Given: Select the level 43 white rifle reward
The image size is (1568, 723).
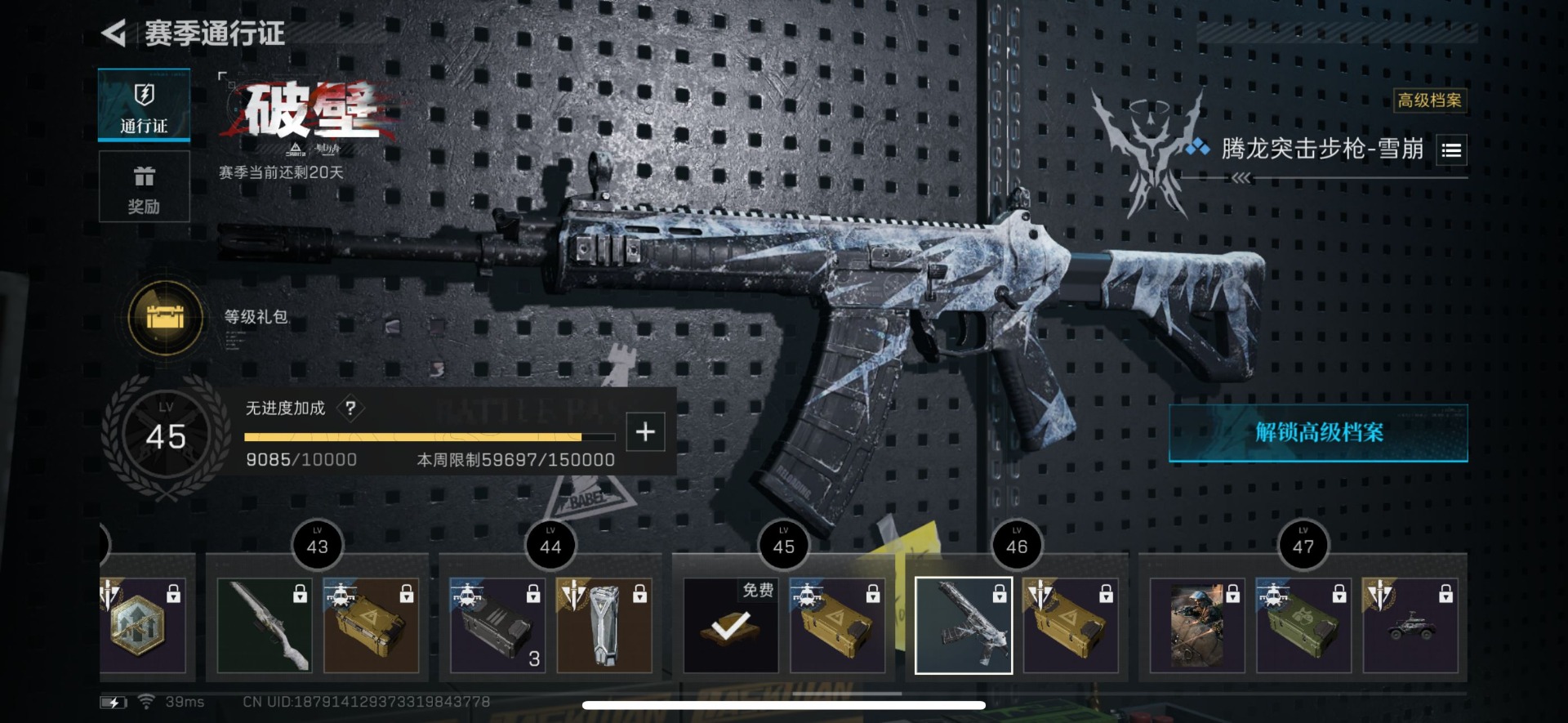Looking at the screenshot, I should tap(265, 626).
